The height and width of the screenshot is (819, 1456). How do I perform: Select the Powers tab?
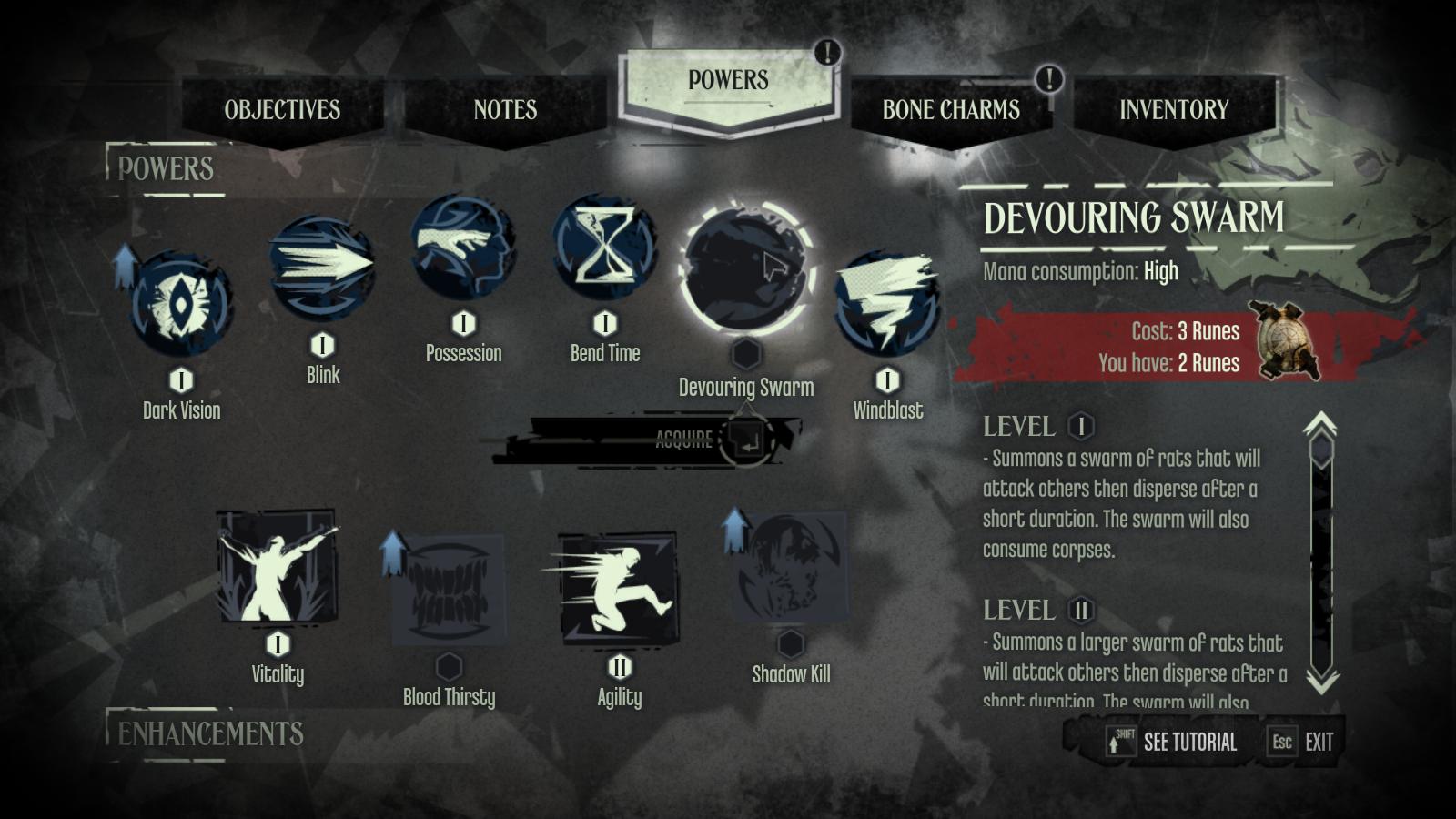tap(728, 81)
